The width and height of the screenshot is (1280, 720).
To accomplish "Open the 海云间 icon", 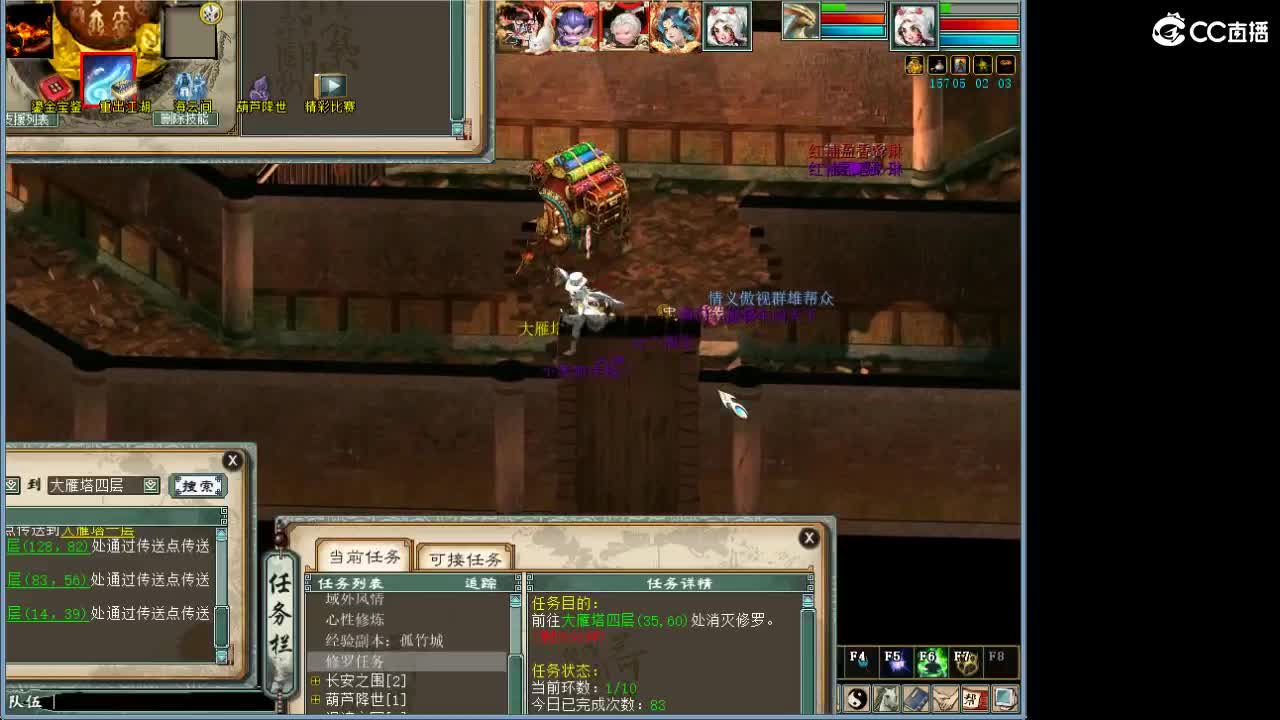I will click(x=190, y=85).
